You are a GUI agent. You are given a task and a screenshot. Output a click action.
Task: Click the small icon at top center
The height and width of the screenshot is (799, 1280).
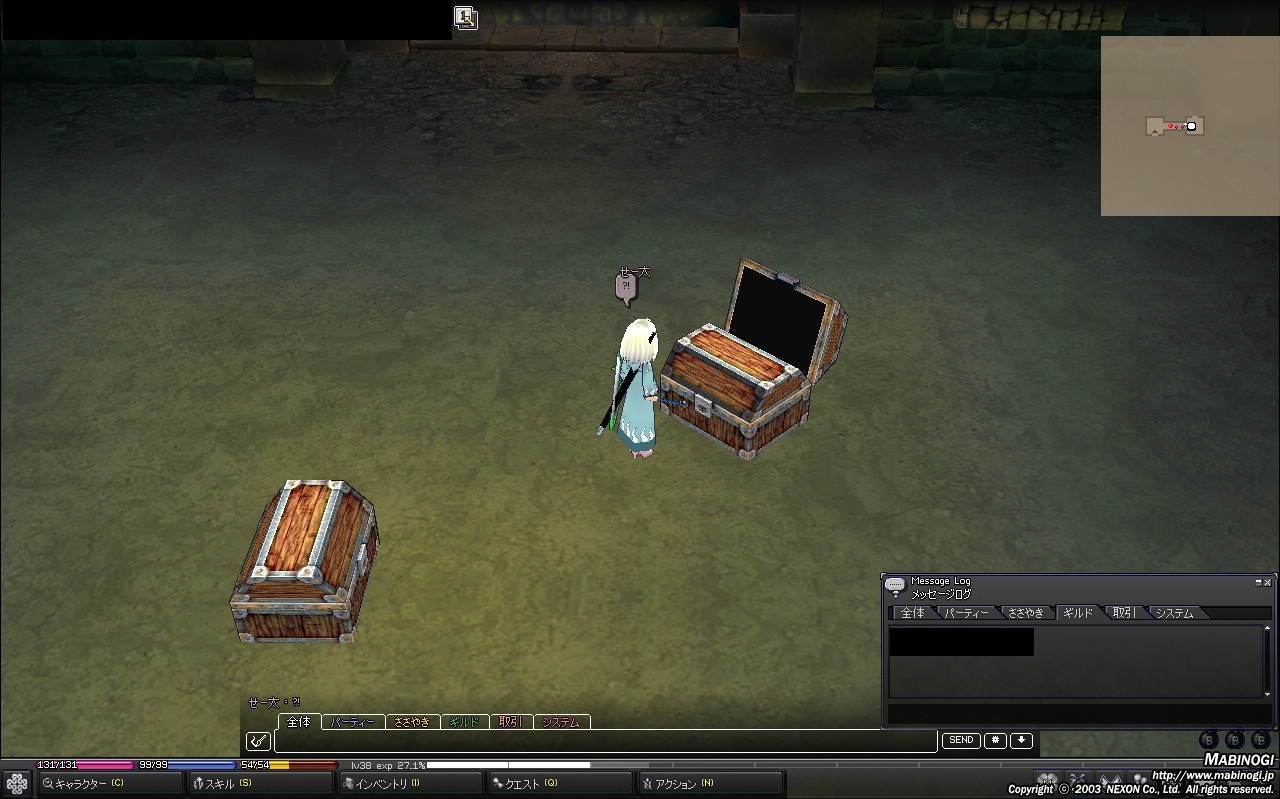(x=466, y=17)
